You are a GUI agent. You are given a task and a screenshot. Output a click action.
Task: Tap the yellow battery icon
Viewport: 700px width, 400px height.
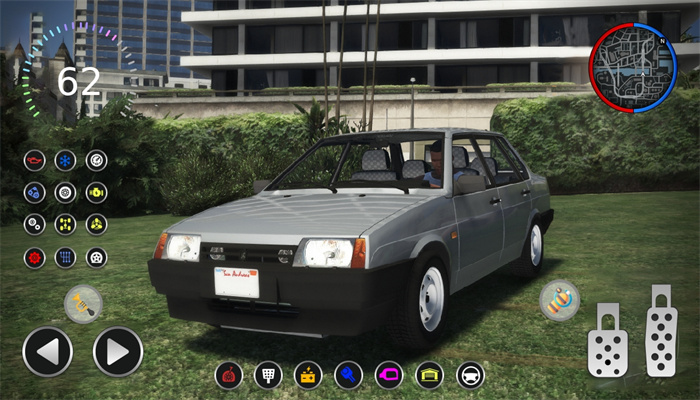(x=309, y=375)
